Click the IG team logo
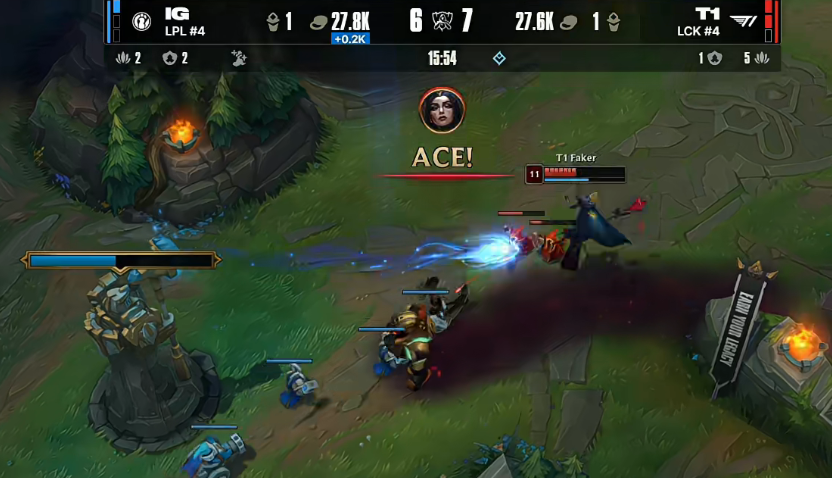The height and width of the screenshot is (478, 832). [141, 22]
